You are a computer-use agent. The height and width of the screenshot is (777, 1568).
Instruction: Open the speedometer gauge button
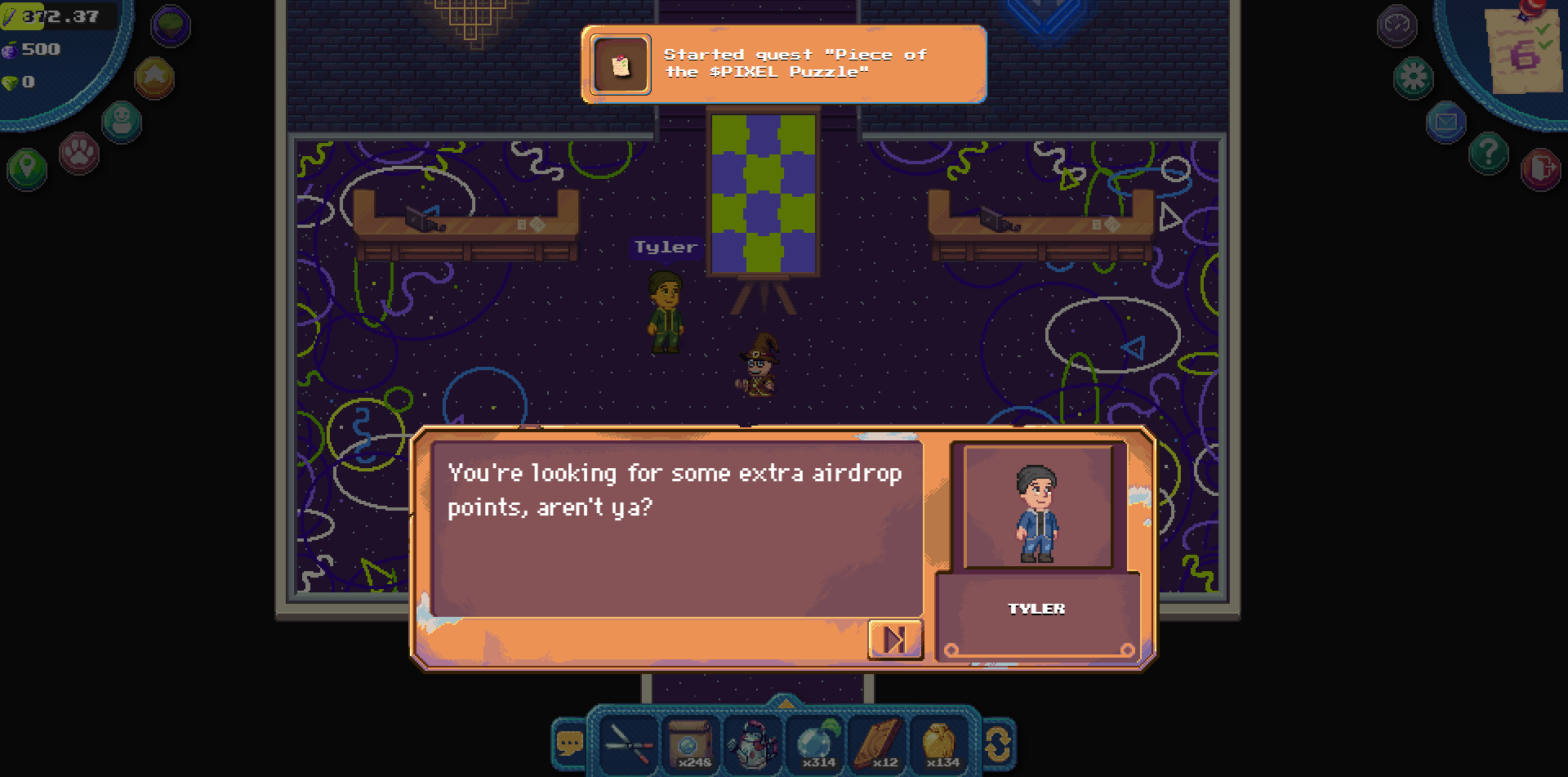(x=1396, y=25)
